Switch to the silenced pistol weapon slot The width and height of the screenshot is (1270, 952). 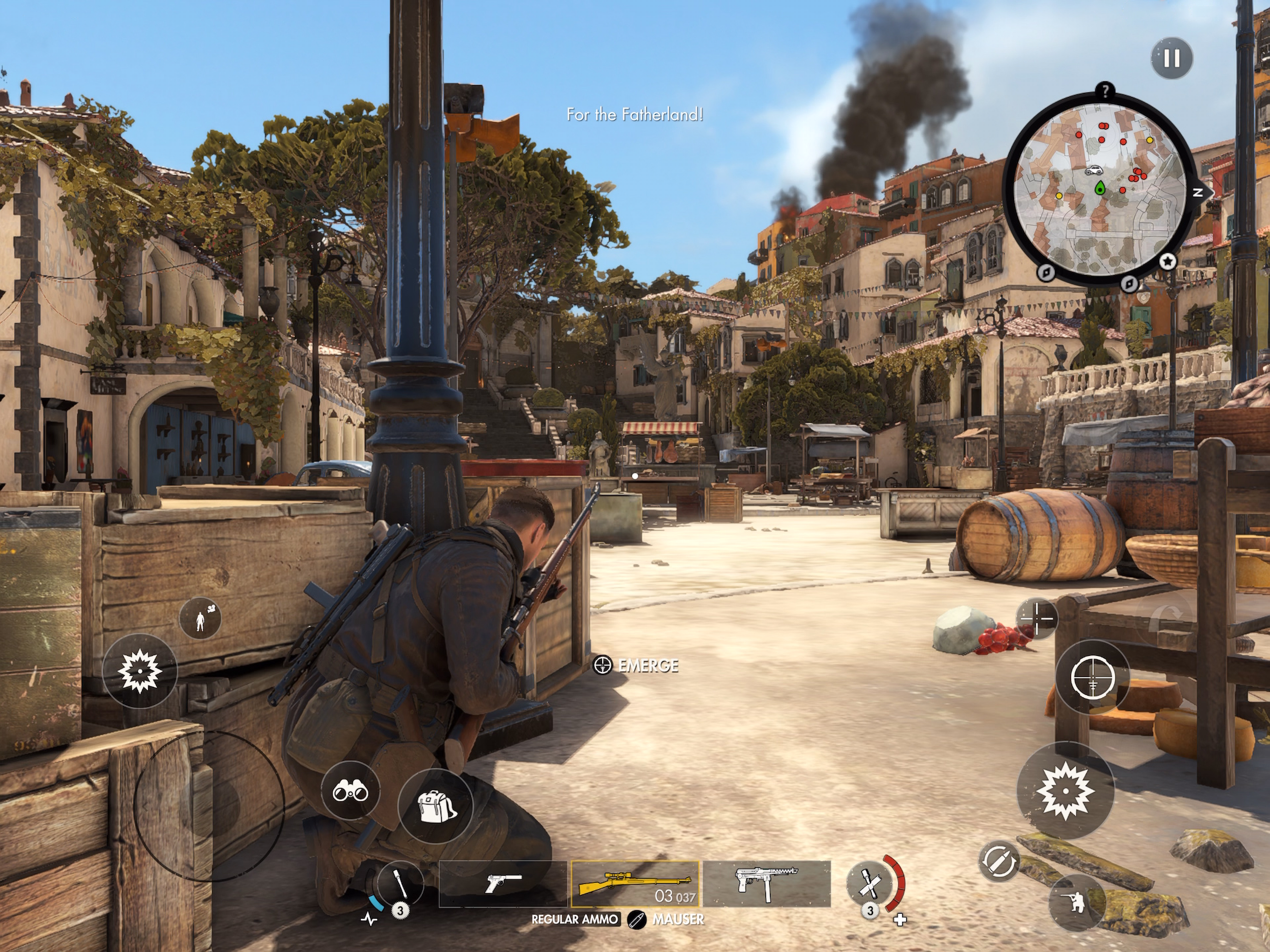point(503,884)
